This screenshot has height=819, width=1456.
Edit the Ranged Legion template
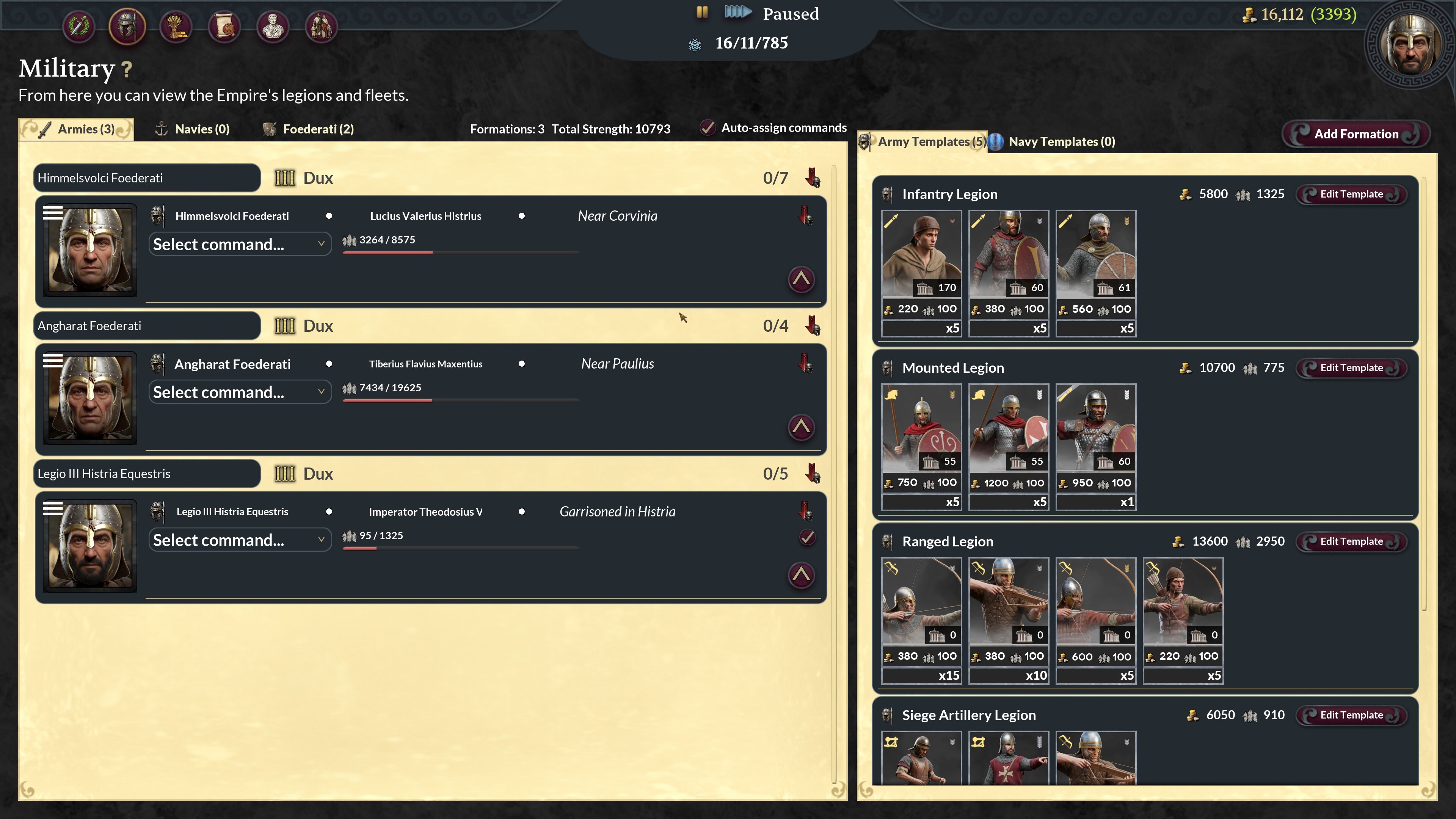(x=1351, y=541)
